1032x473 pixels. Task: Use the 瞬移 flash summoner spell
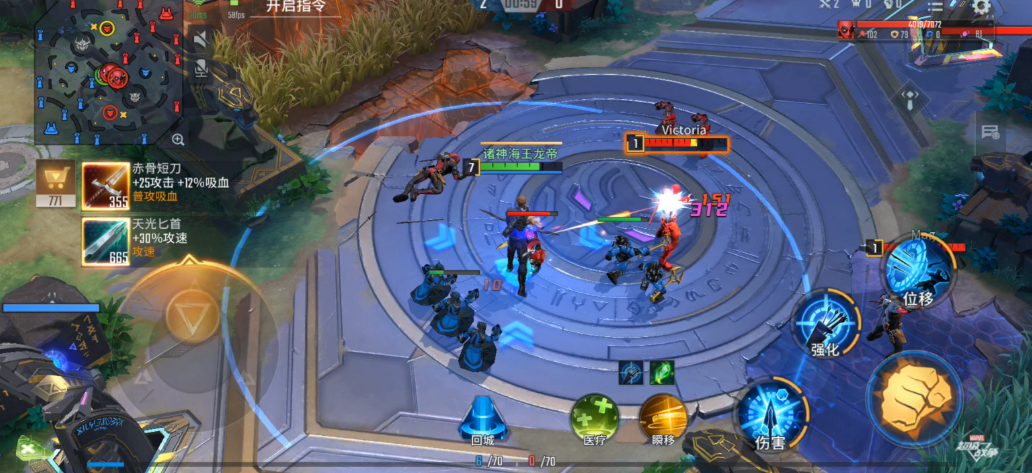tap(662, 416)
